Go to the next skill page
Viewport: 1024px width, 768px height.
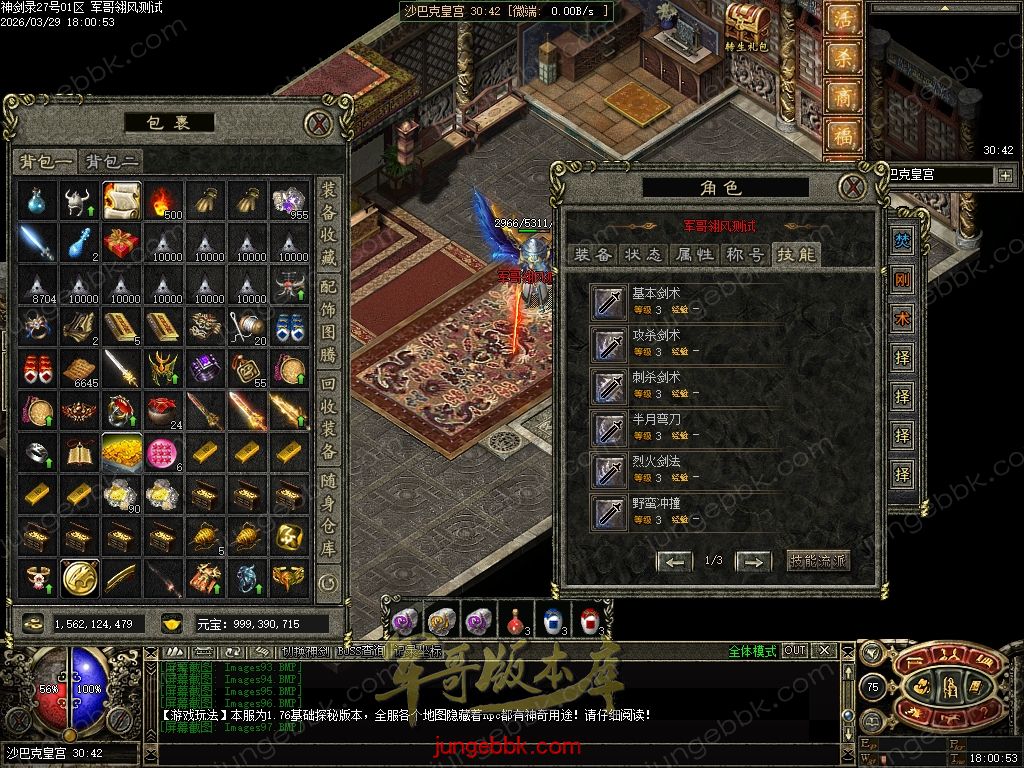click(x=753, y=561)
